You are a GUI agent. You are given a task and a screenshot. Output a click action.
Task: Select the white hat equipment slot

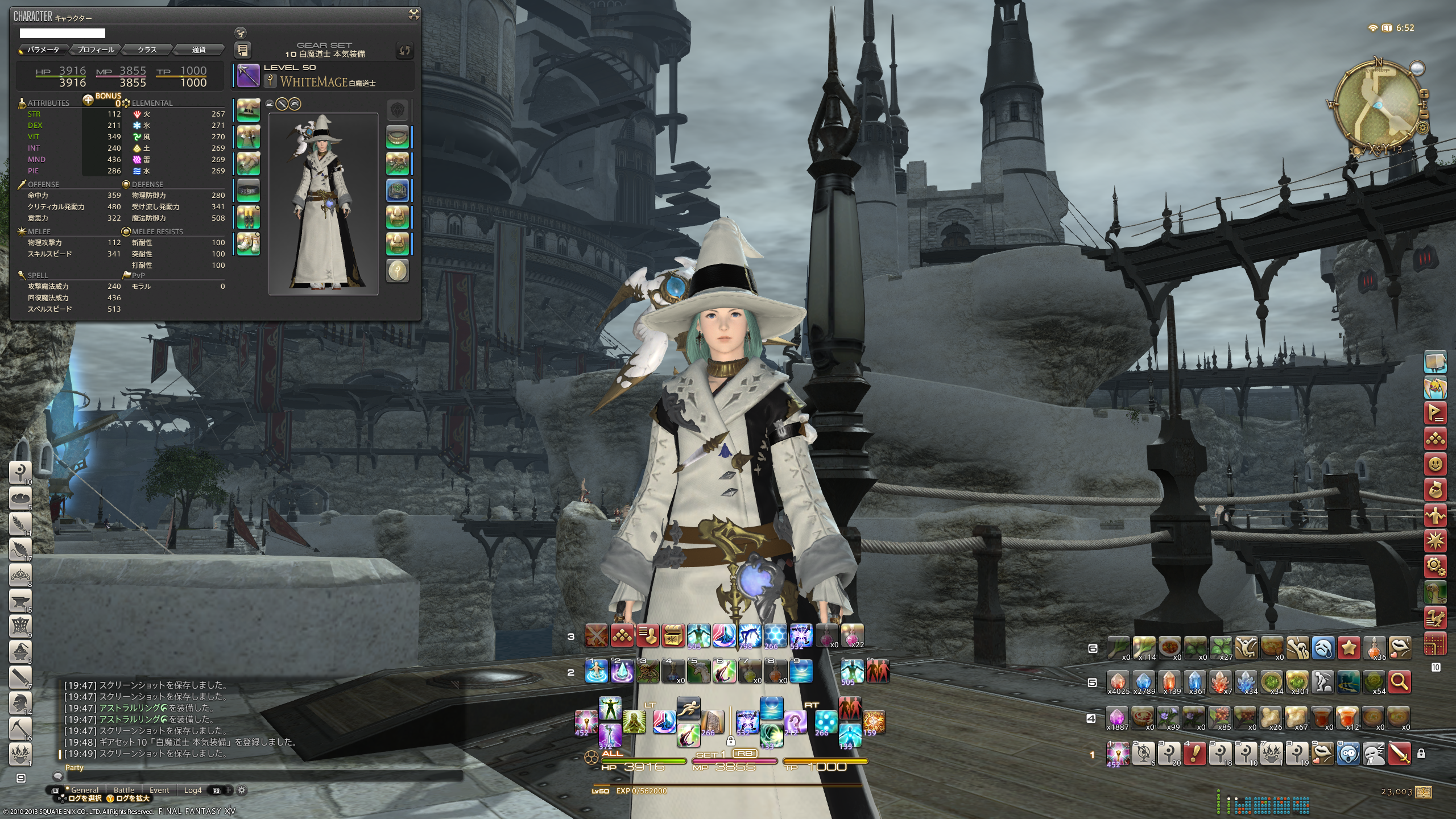[249, 110]
